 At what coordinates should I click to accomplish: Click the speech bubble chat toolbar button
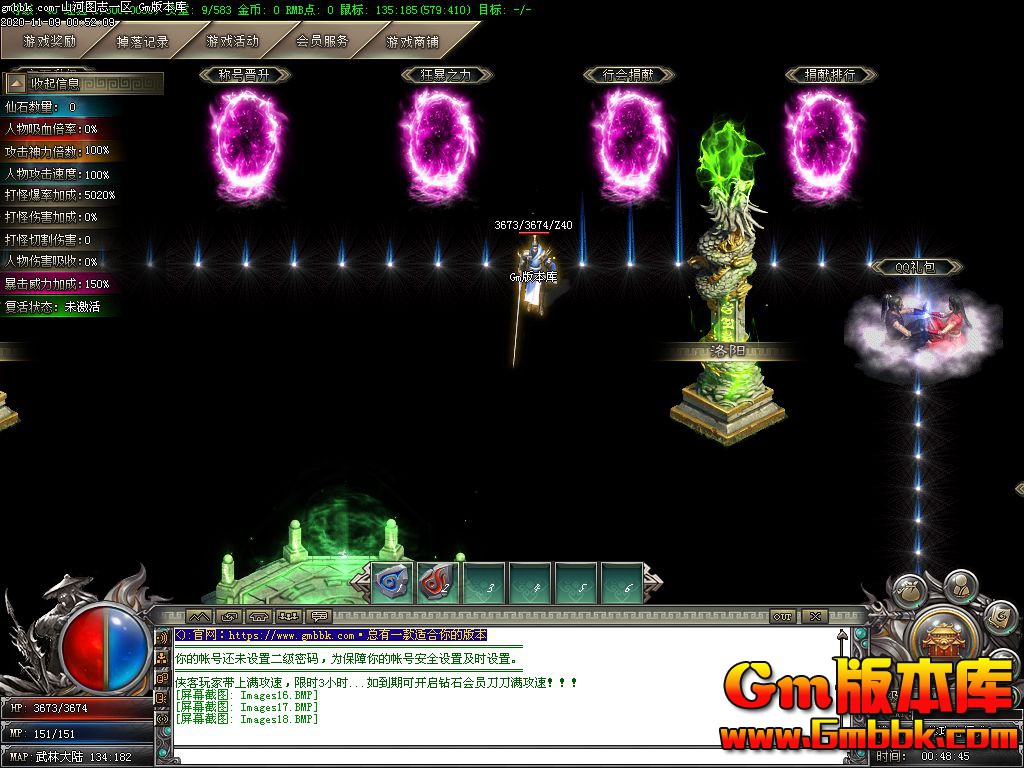pos(320,617)
